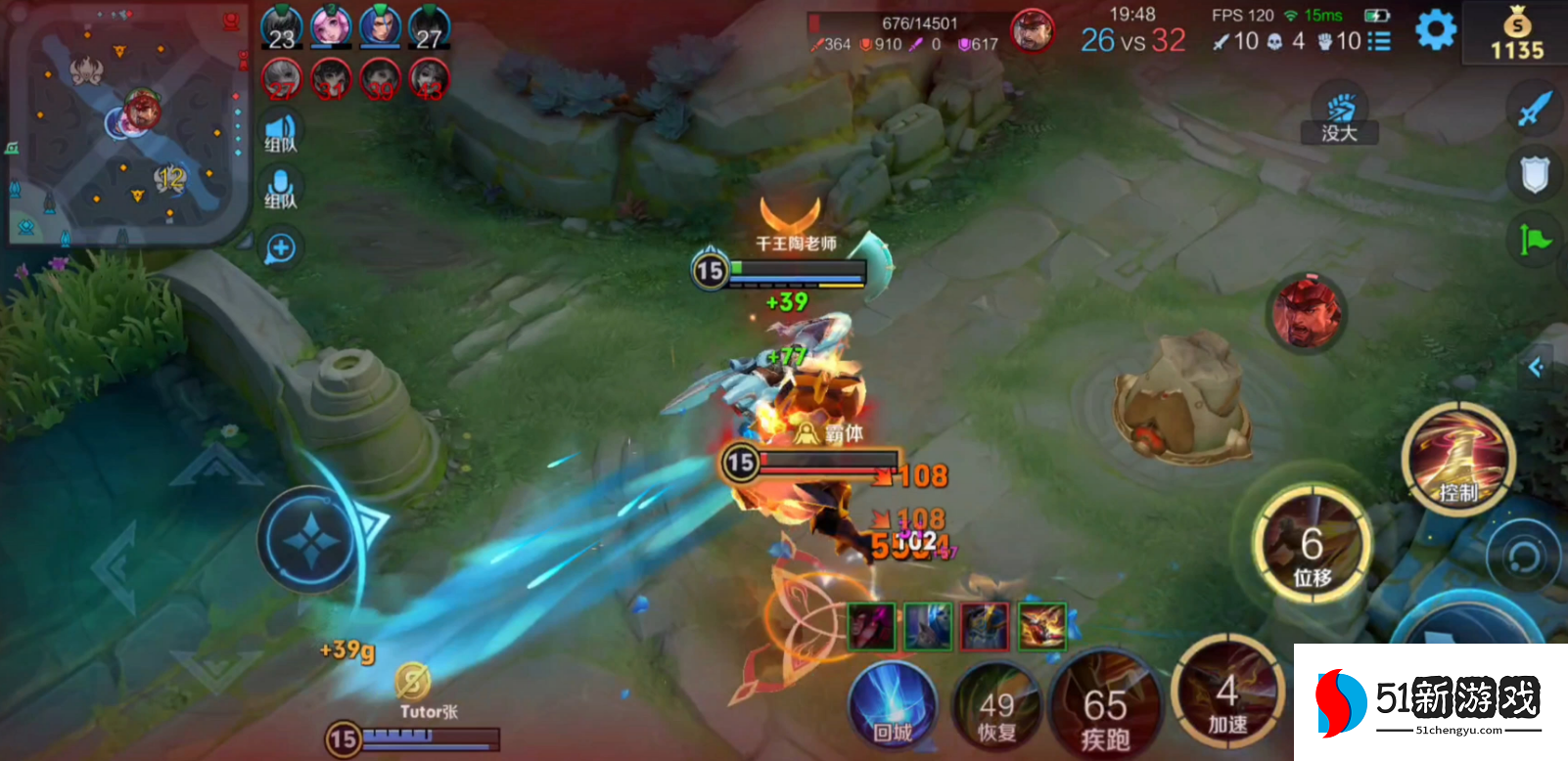Image resolution: width=1568 pixels, height=761 pixels.
Task: Send the green flag gather signal
Action: tap(1534, 239)
